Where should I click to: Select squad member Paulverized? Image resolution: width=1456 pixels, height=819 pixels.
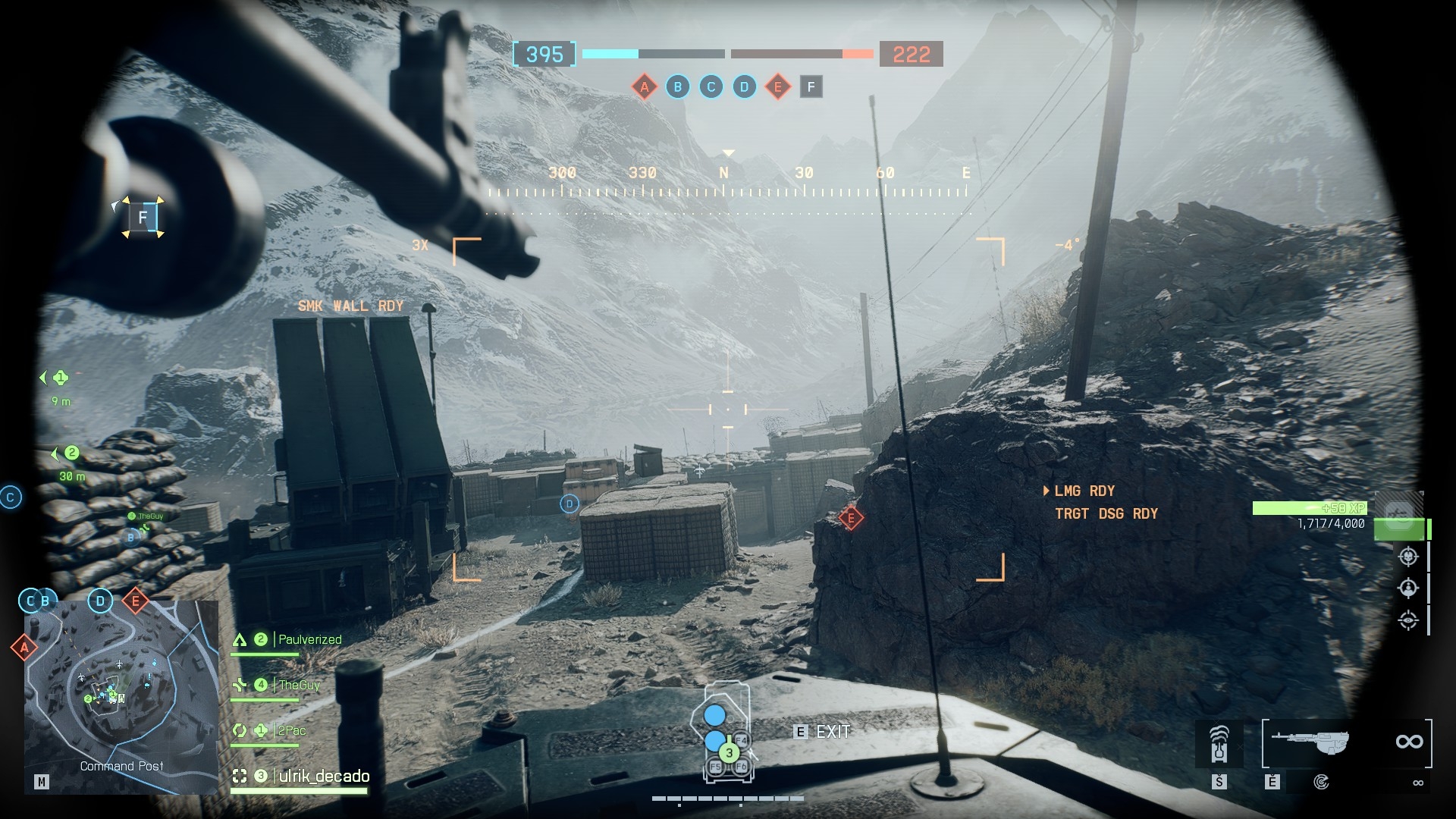click(309, 640)
